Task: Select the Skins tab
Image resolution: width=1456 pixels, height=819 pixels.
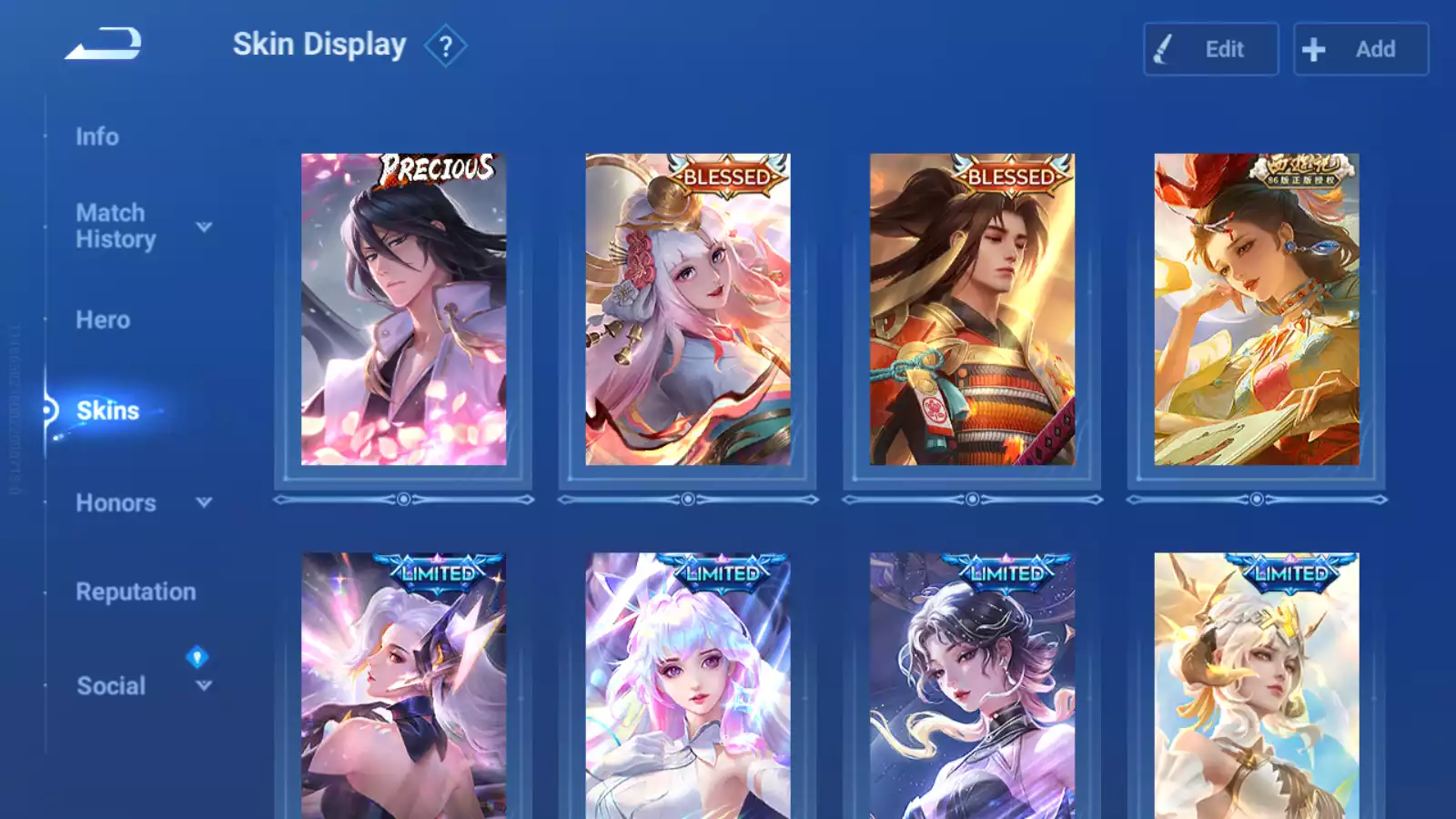Action: click(107, 410)
